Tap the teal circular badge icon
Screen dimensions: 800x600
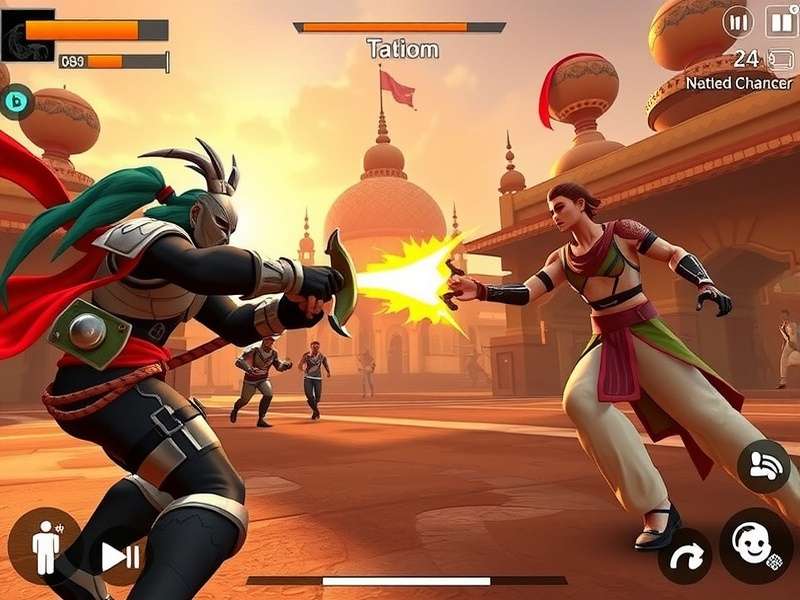[15, 100]
